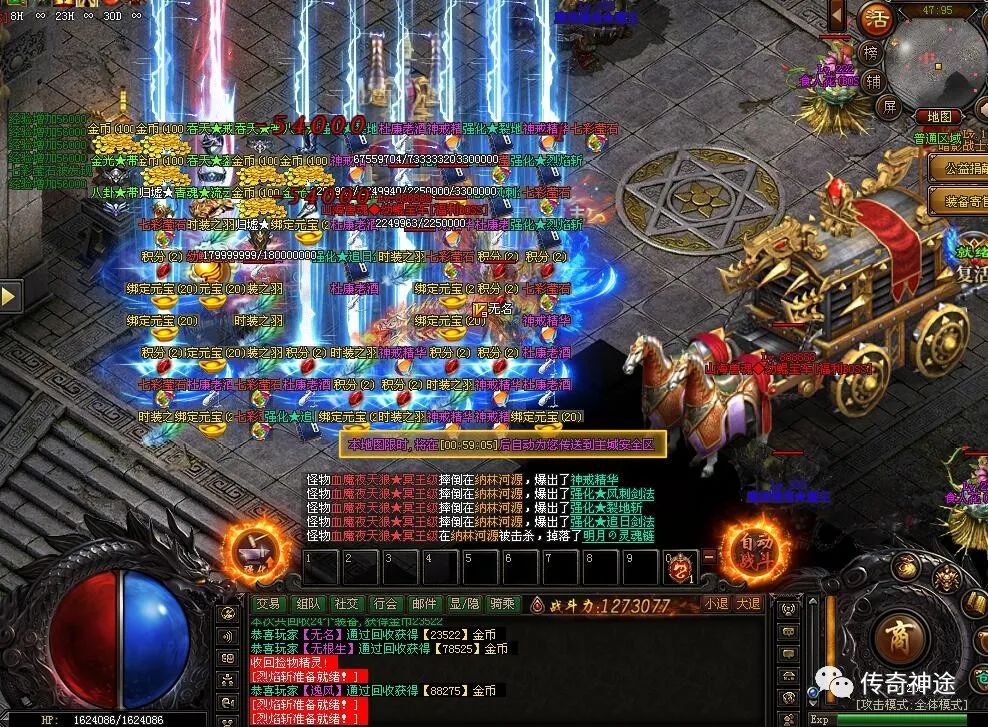
Task: Open the 强化 anvil enhancement icon
Action: pyautogui.click(x=248, y=548)
